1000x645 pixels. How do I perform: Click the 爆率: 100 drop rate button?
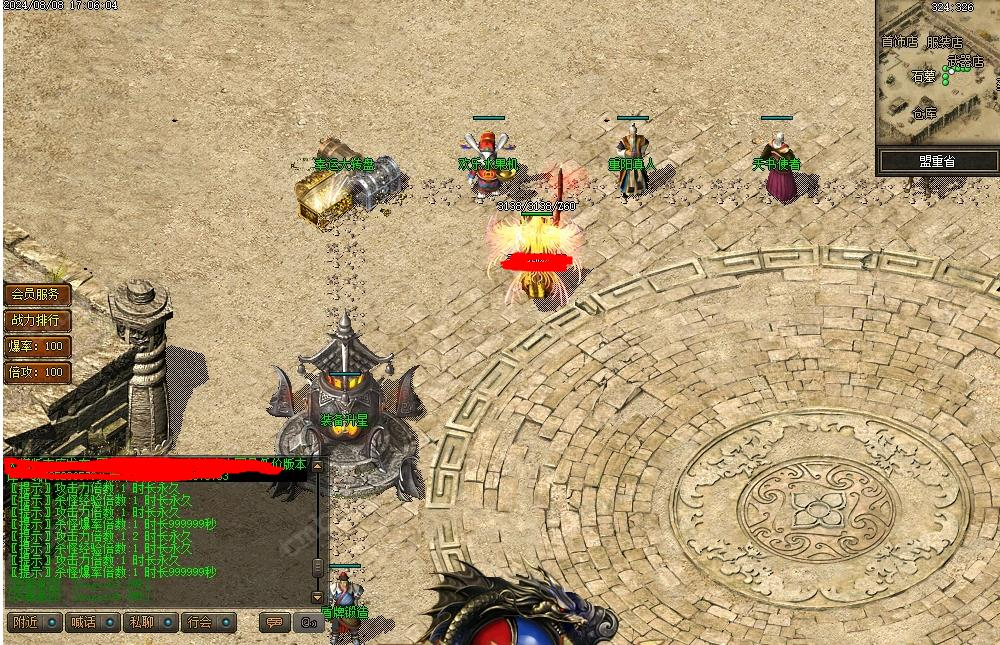point(37,347)
